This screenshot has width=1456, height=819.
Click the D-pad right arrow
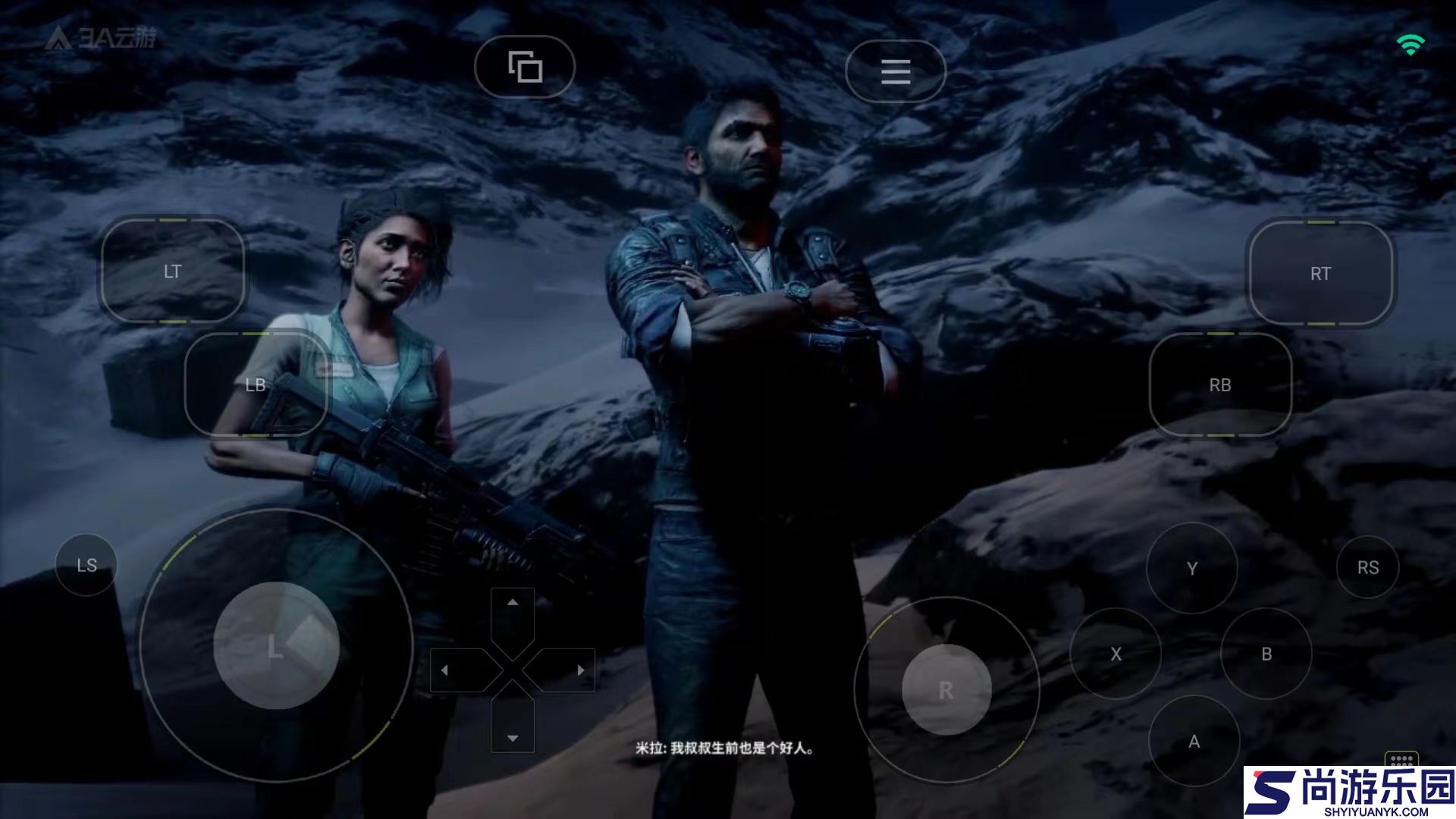pos(580,670)
